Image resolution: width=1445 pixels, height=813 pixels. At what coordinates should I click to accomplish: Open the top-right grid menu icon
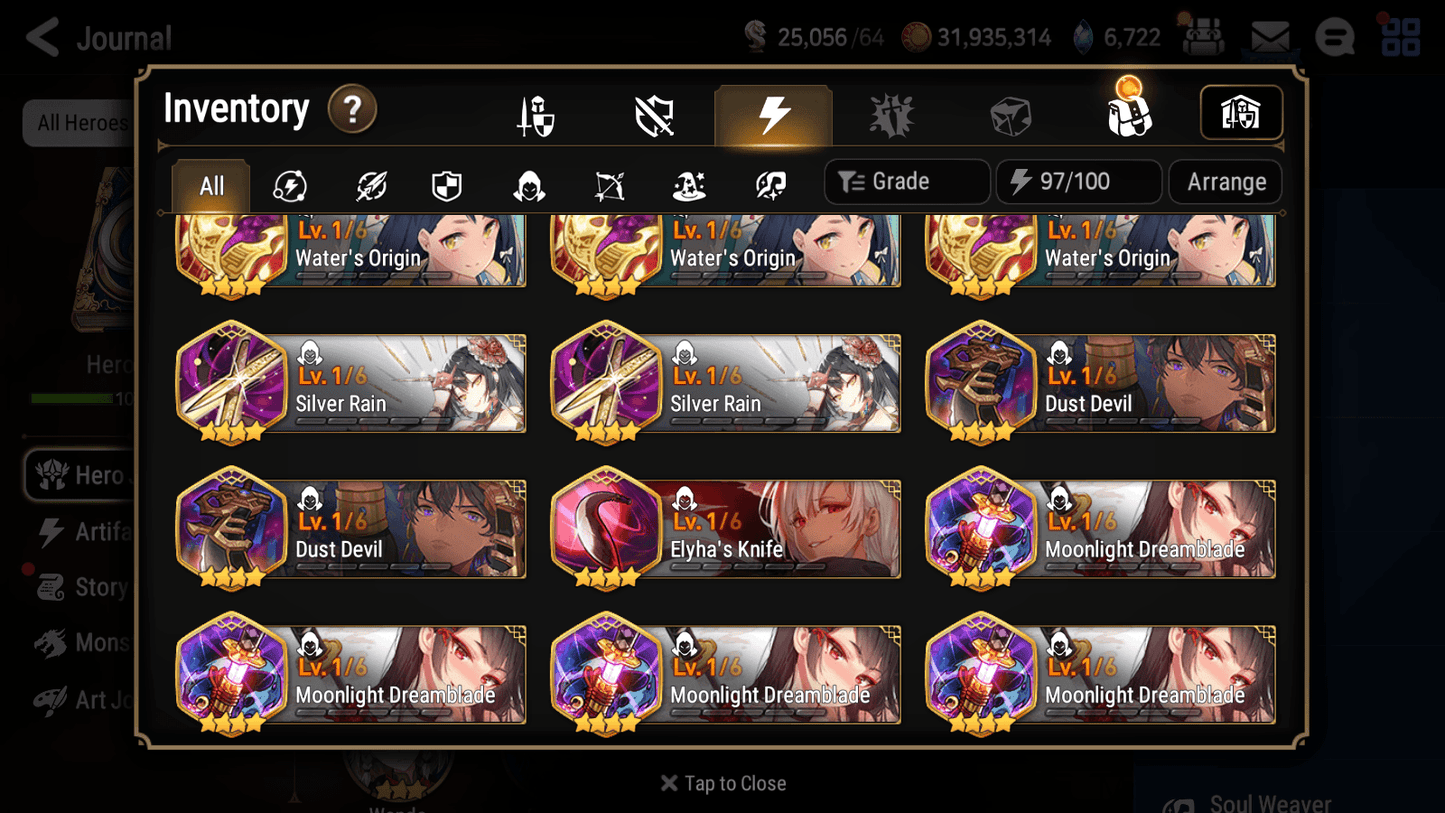(1400, 37)
